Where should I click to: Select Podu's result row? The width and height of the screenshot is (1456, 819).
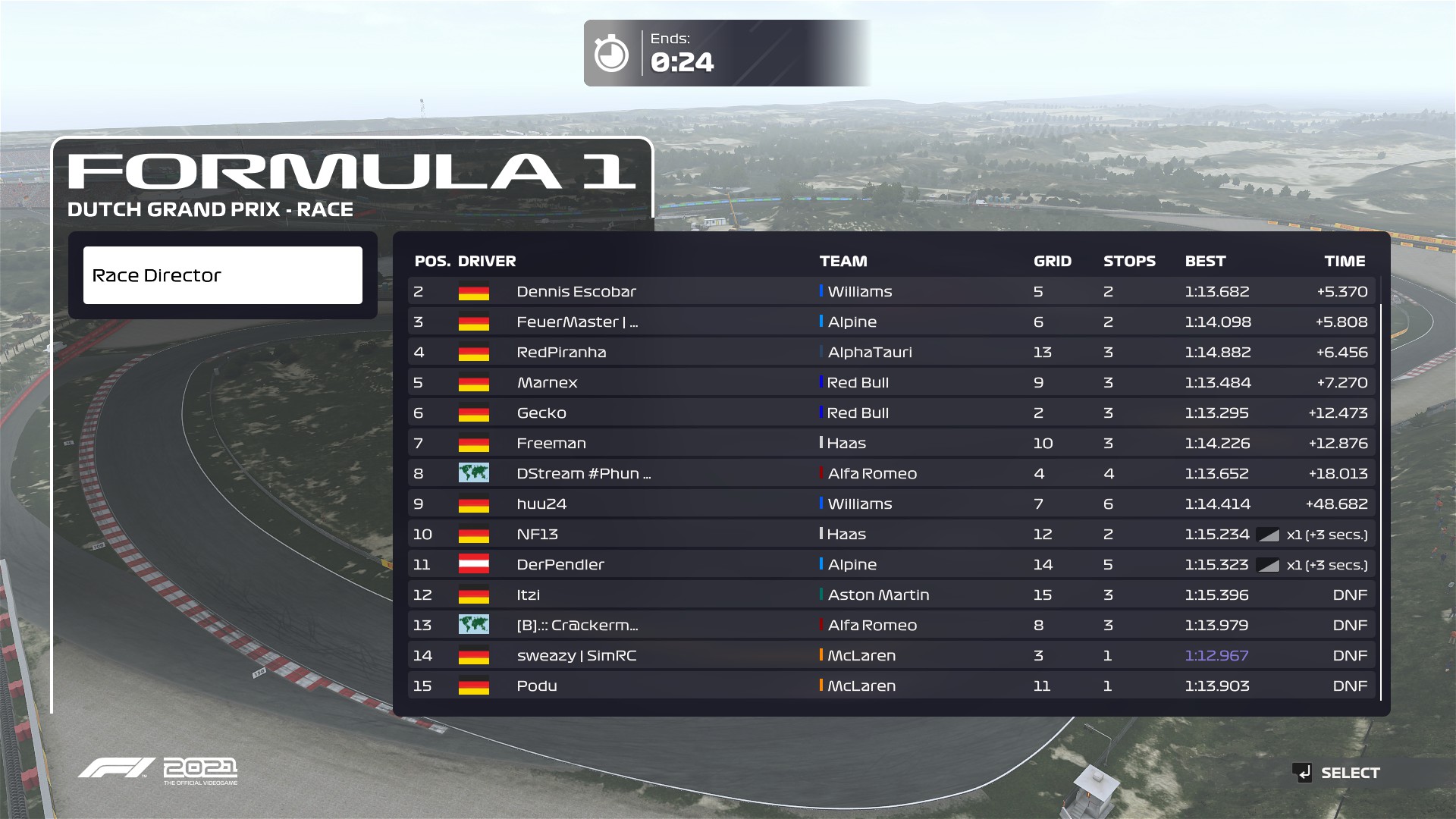point(891,686)
